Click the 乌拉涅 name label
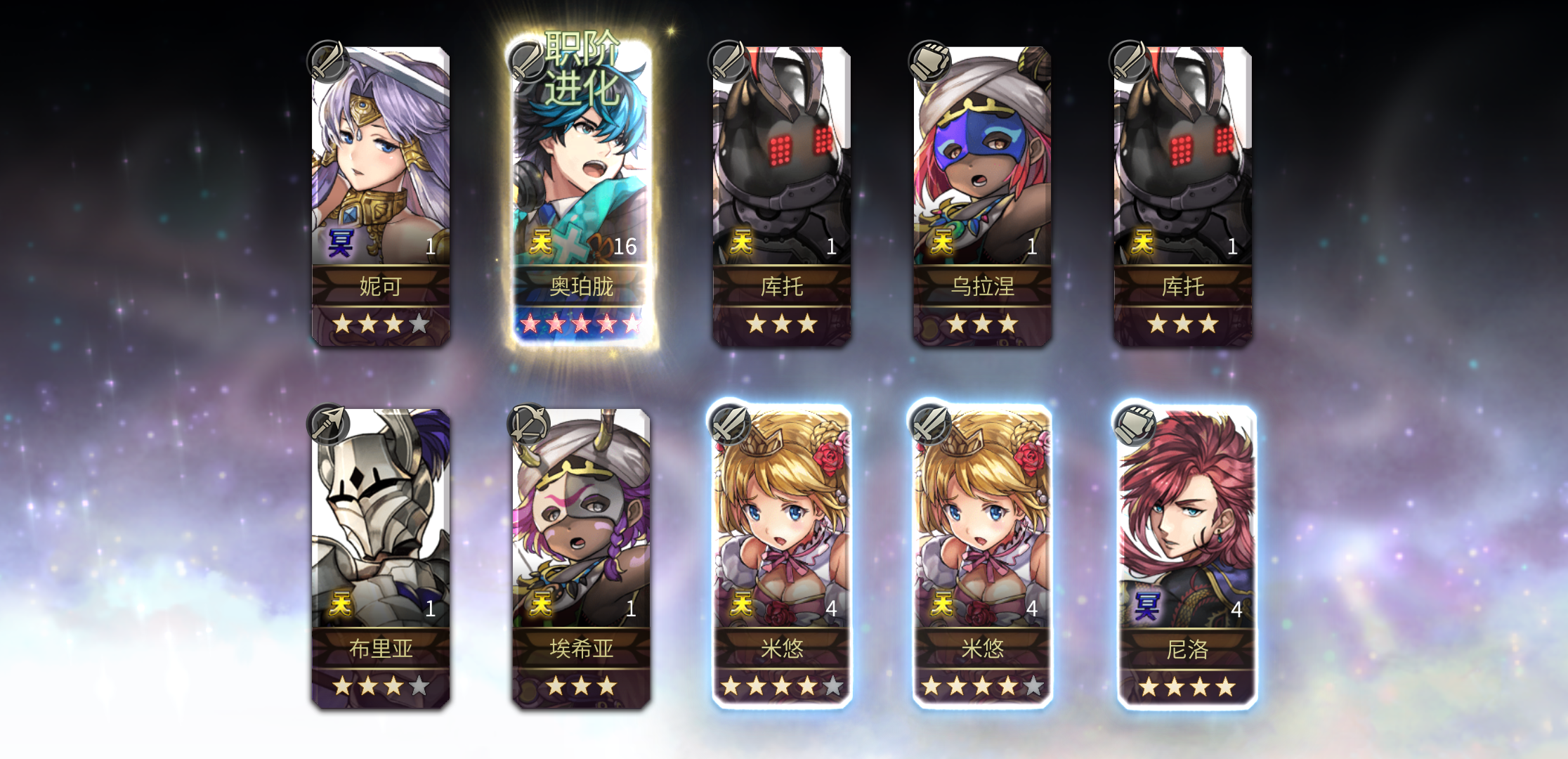Image resolution: width=1568 pixels, height=759 pixels. 984,287
